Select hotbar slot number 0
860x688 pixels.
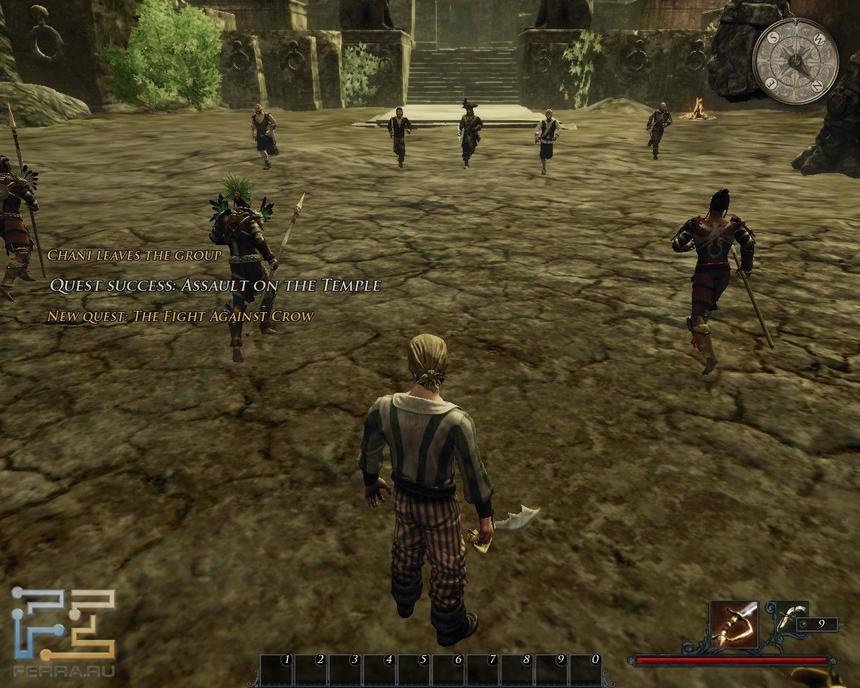tap(585, 669)
